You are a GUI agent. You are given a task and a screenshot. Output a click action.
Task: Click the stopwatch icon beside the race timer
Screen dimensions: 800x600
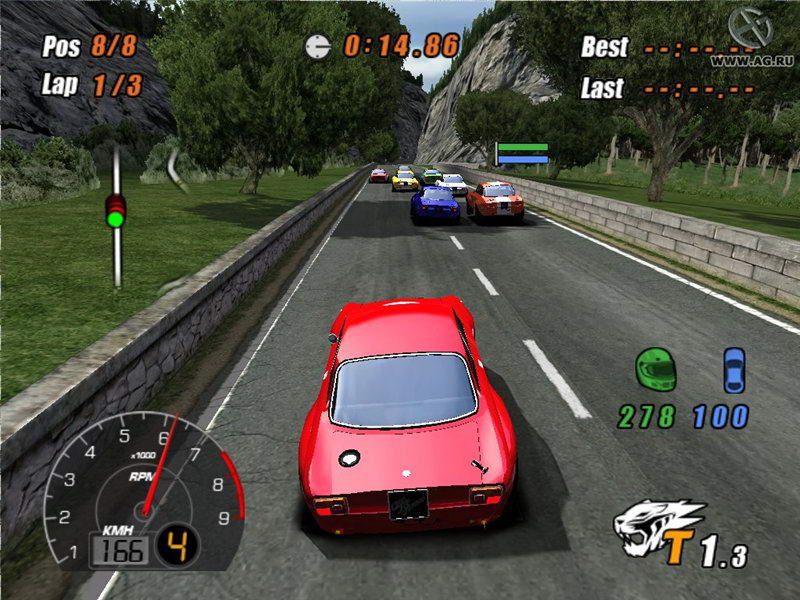point(319,45)
